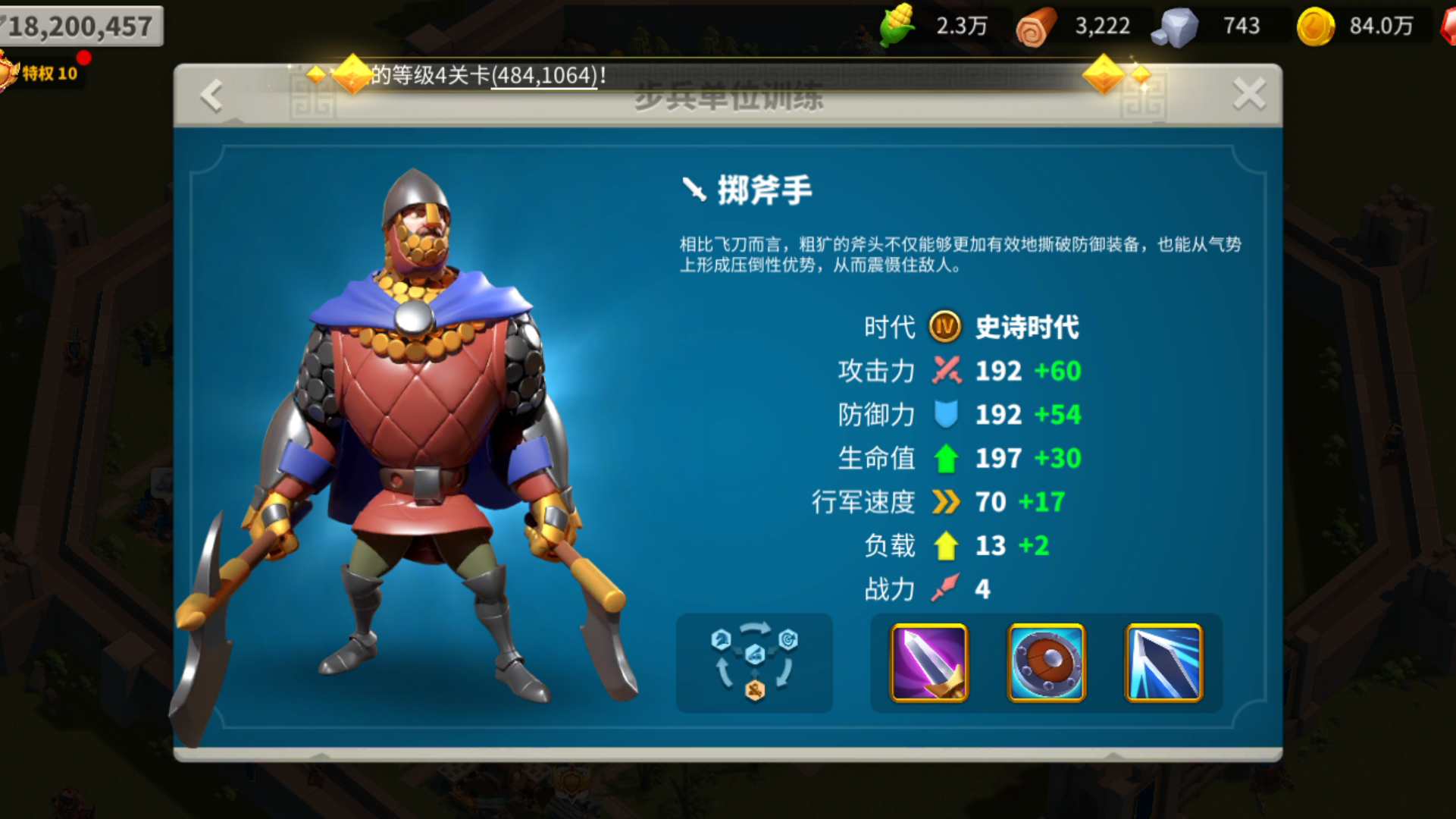This screenshot has height=819, width=1456.
Task: View the stone resource count icon
Action: (1175, 25)
